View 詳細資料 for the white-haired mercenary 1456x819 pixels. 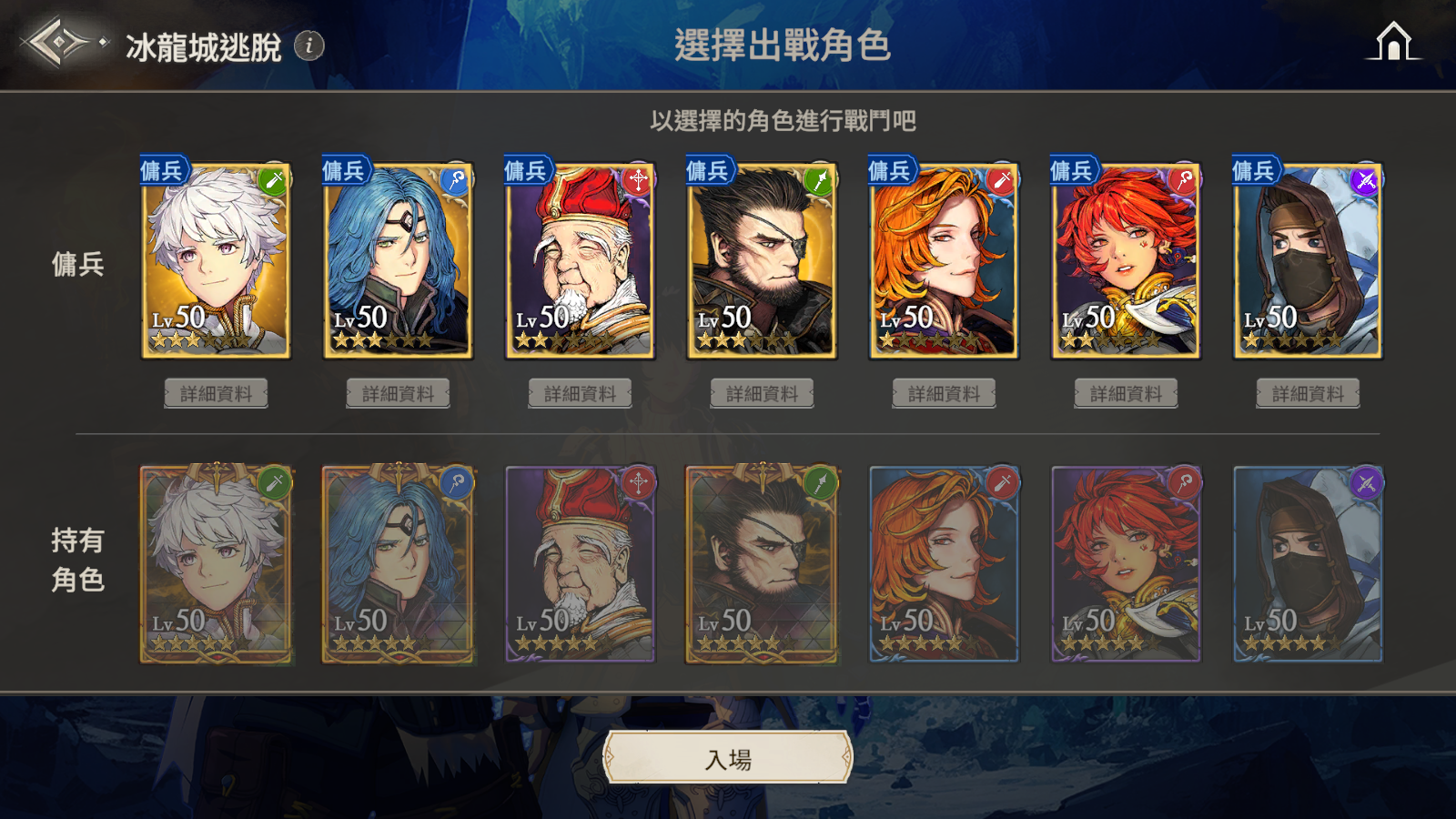click(x=217, y=393)
